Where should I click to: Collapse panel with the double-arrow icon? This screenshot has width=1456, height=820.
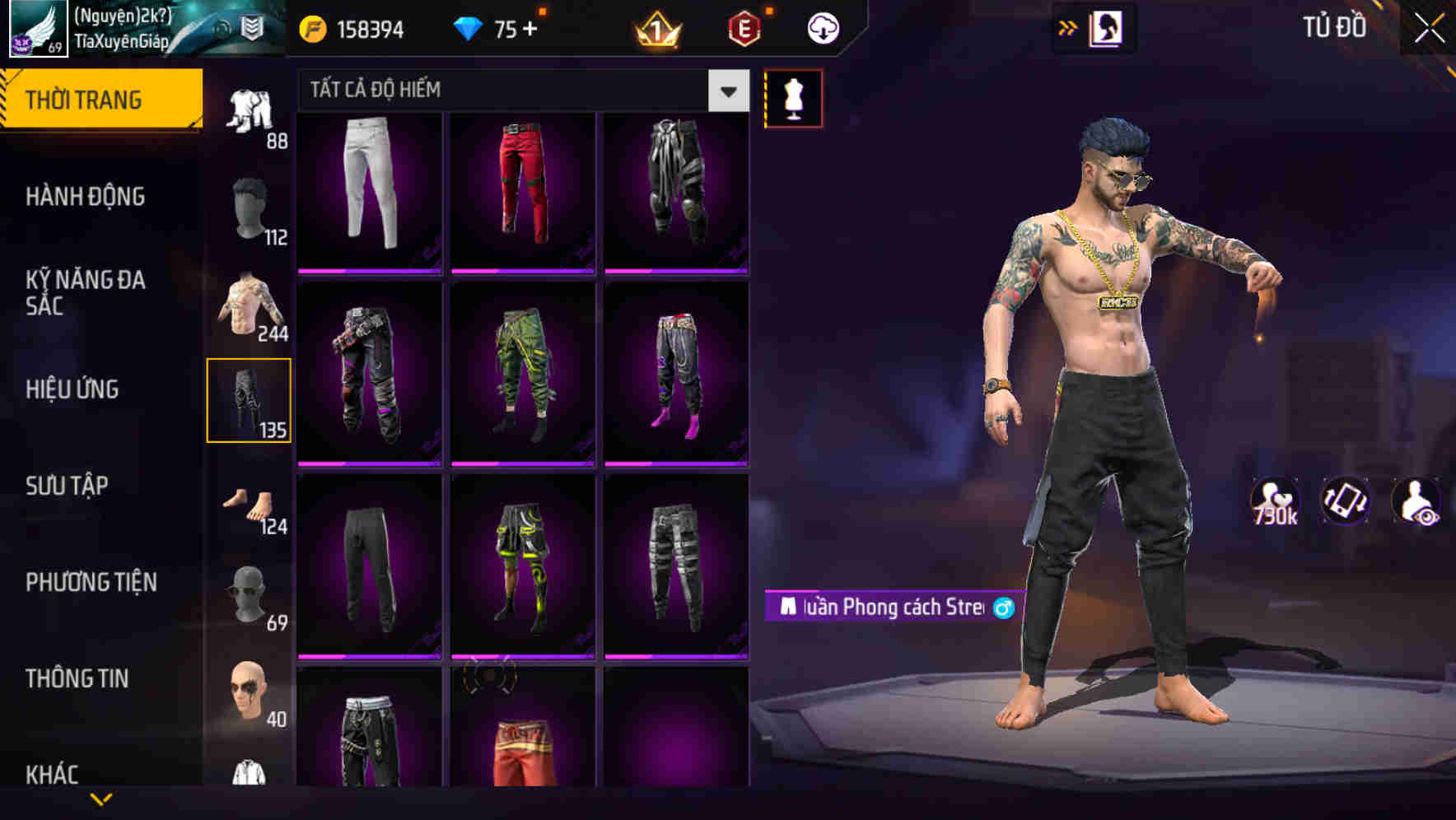pyautogui.click(x=1068, y=27)
